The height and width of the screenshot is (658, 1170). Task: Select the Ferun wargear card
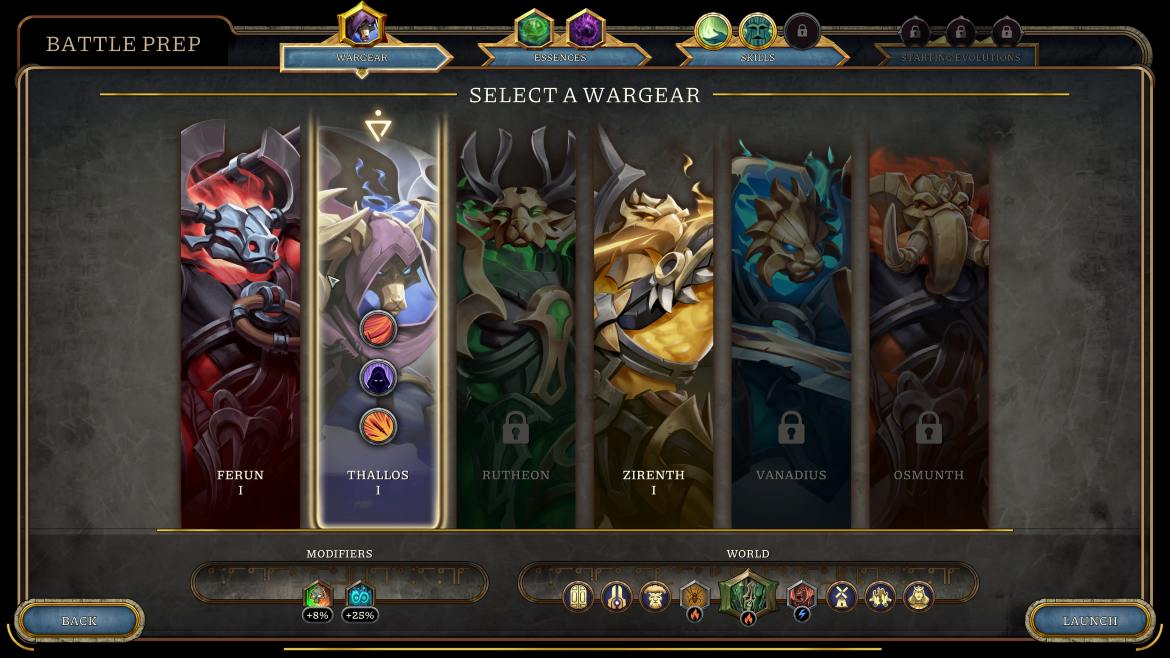point(240,330)
